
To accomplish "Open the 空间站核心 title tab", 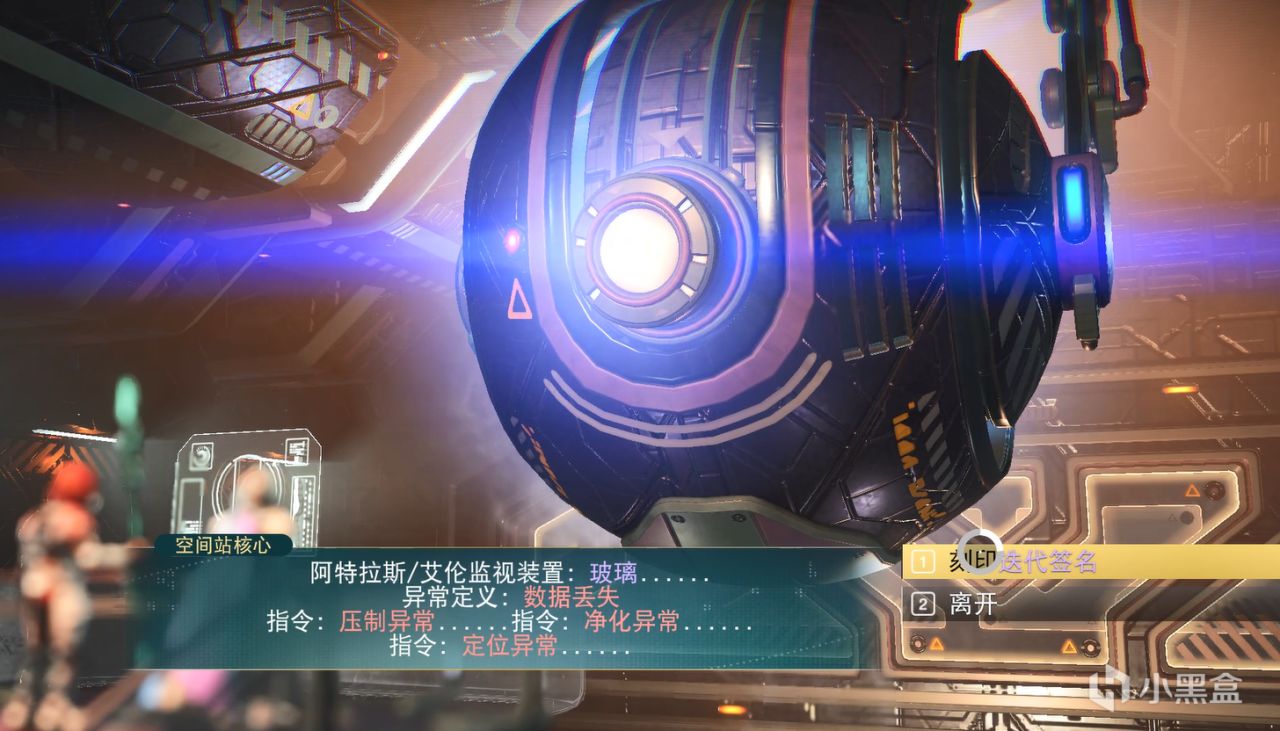I will (222, 547).
